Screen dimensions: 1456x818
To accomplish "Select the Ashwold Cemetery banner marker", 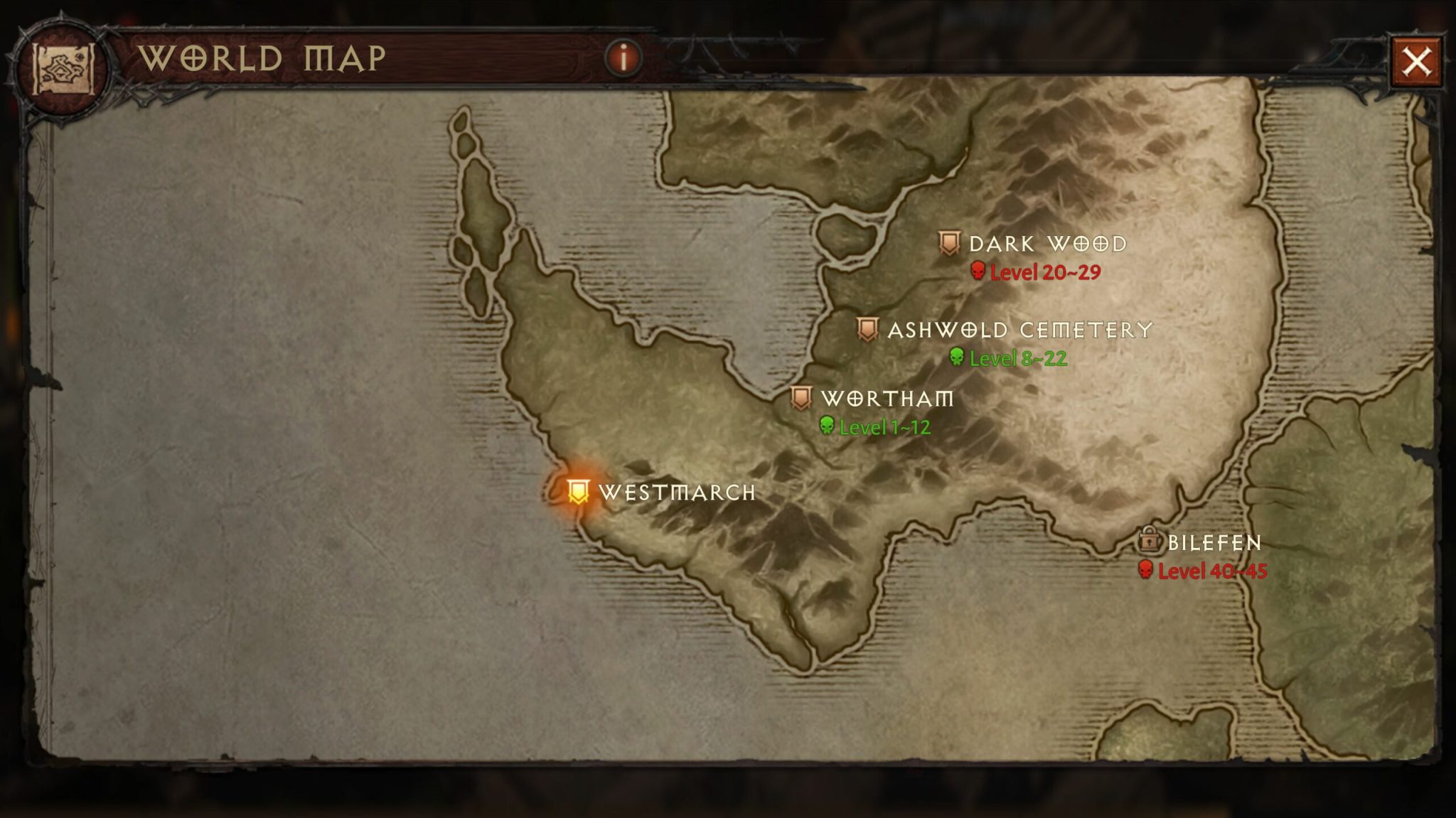I will click(868, 327).
